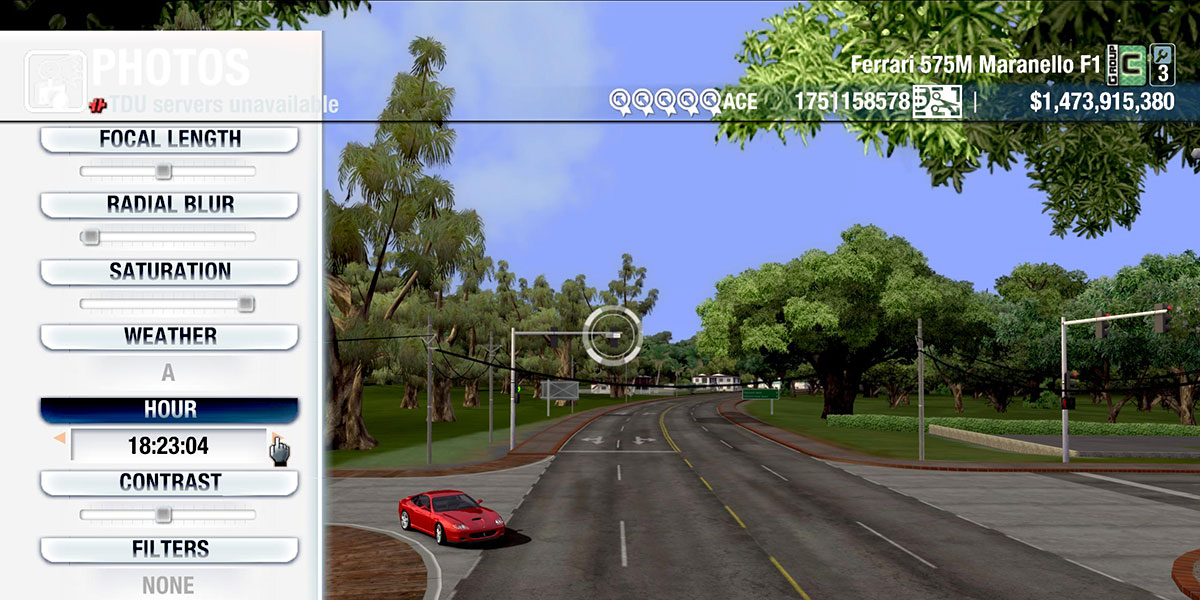Click the radial blur slider handle
The image size is (1200, 600).
tap(91, 237)
